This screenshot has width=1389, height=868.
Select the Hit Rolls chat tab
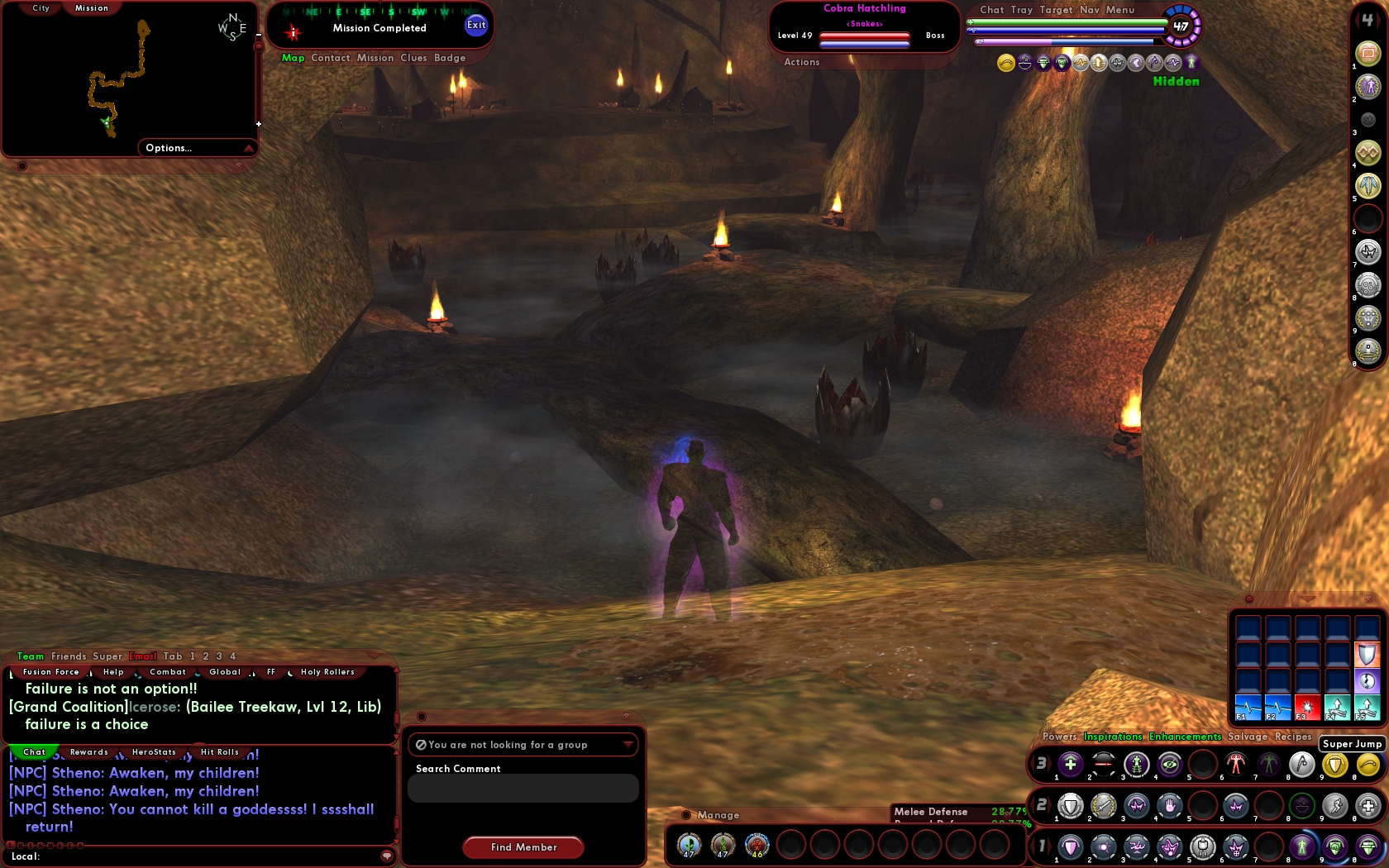pyautogui.click(x=219, y=752)
